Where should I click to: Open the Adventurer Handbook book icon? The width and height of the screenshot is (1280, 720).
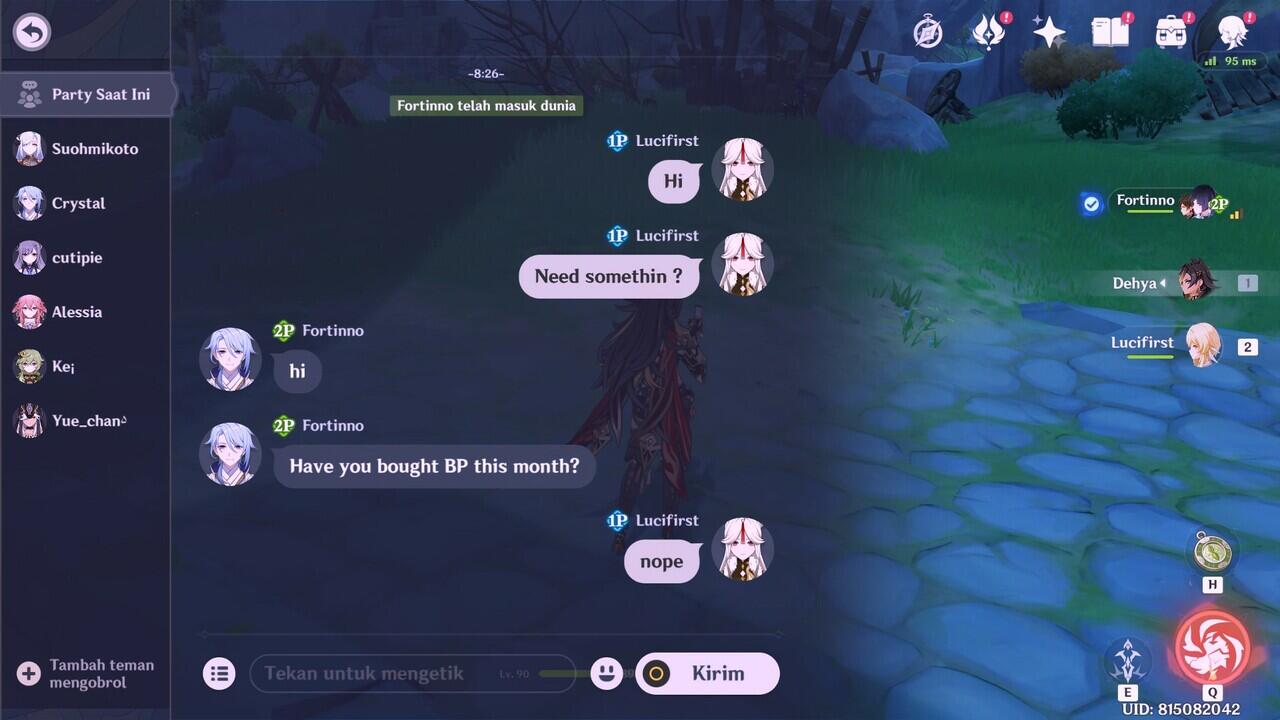(1110, 33)
